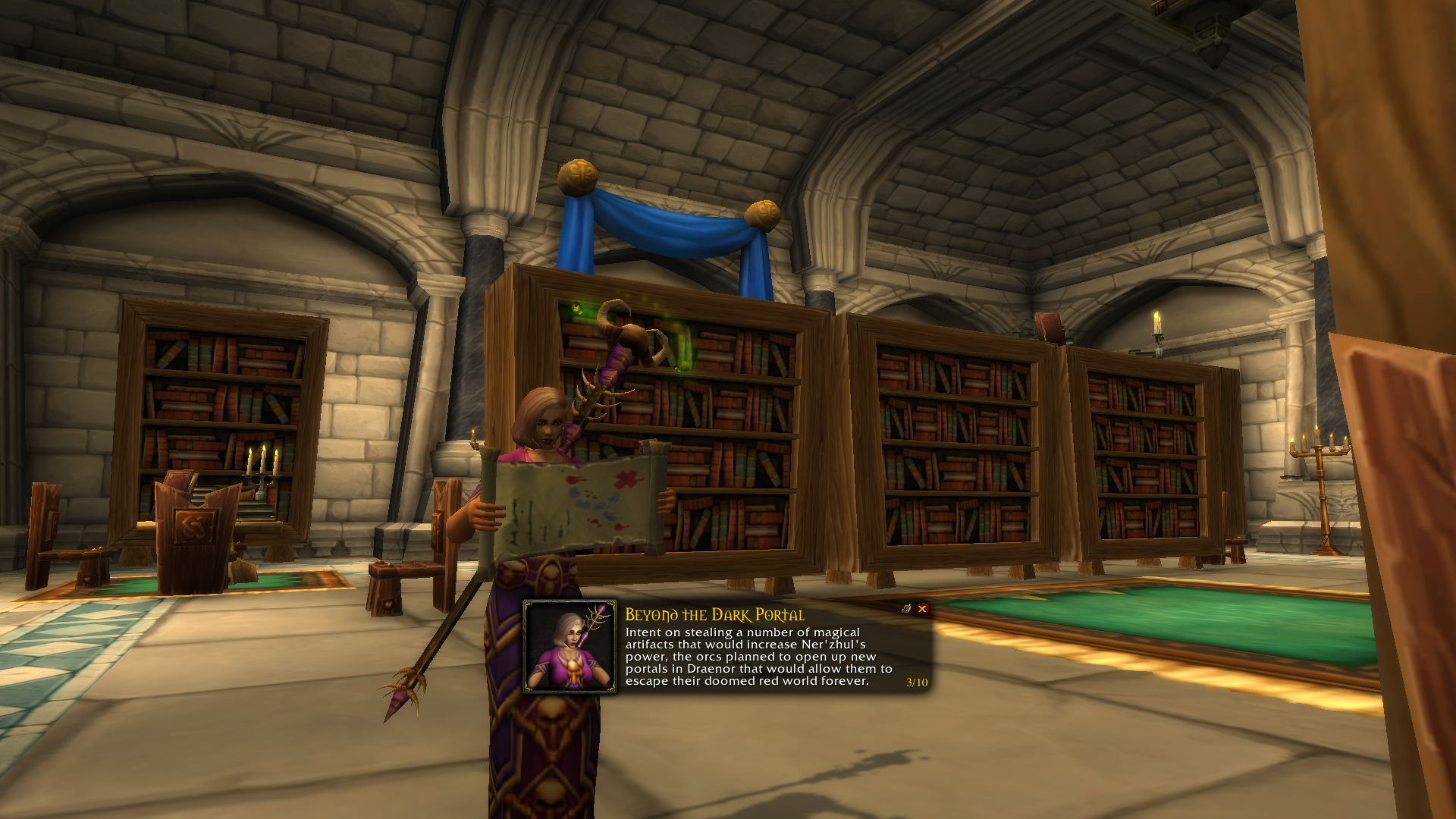Click the small book icon beside the close button
This screenshot has height=819, width=1456.
click(906, 609)
